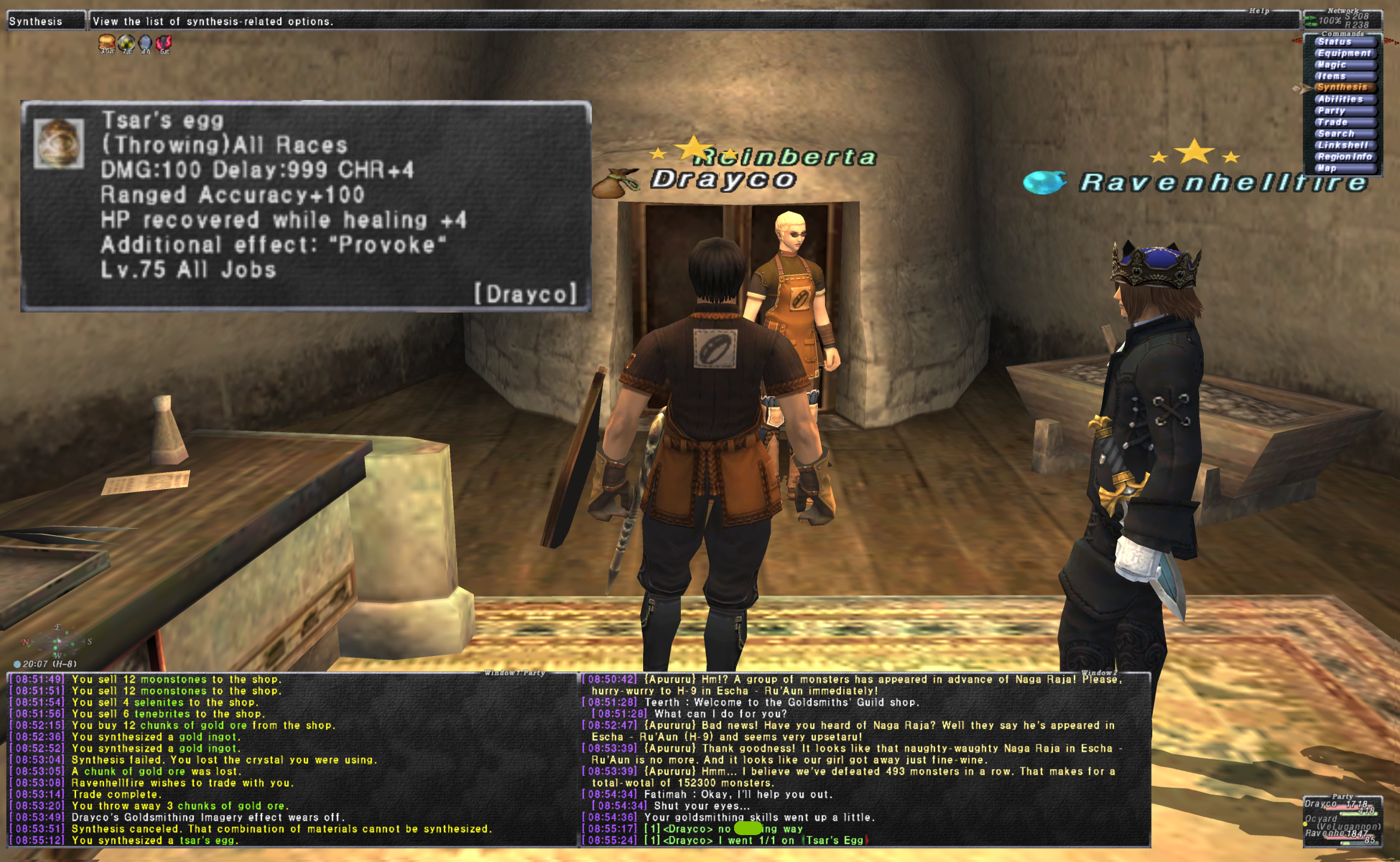Choose Trade from the Commands menu
1400x862 pixels.
click(1343, 122)
